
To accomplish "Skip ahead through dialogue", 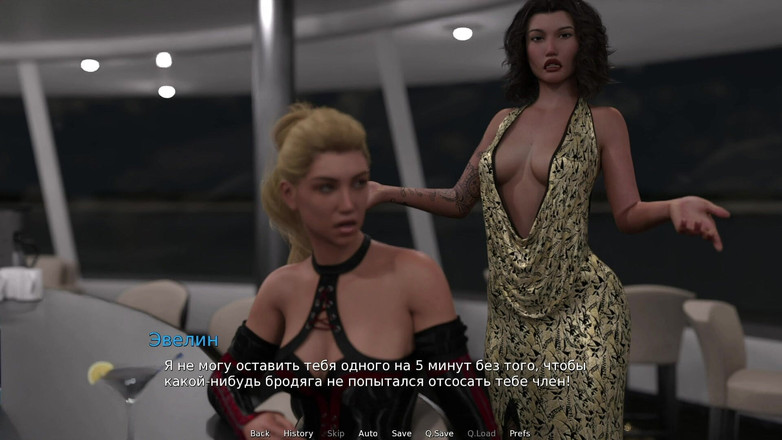I will (x=336, y=433).
